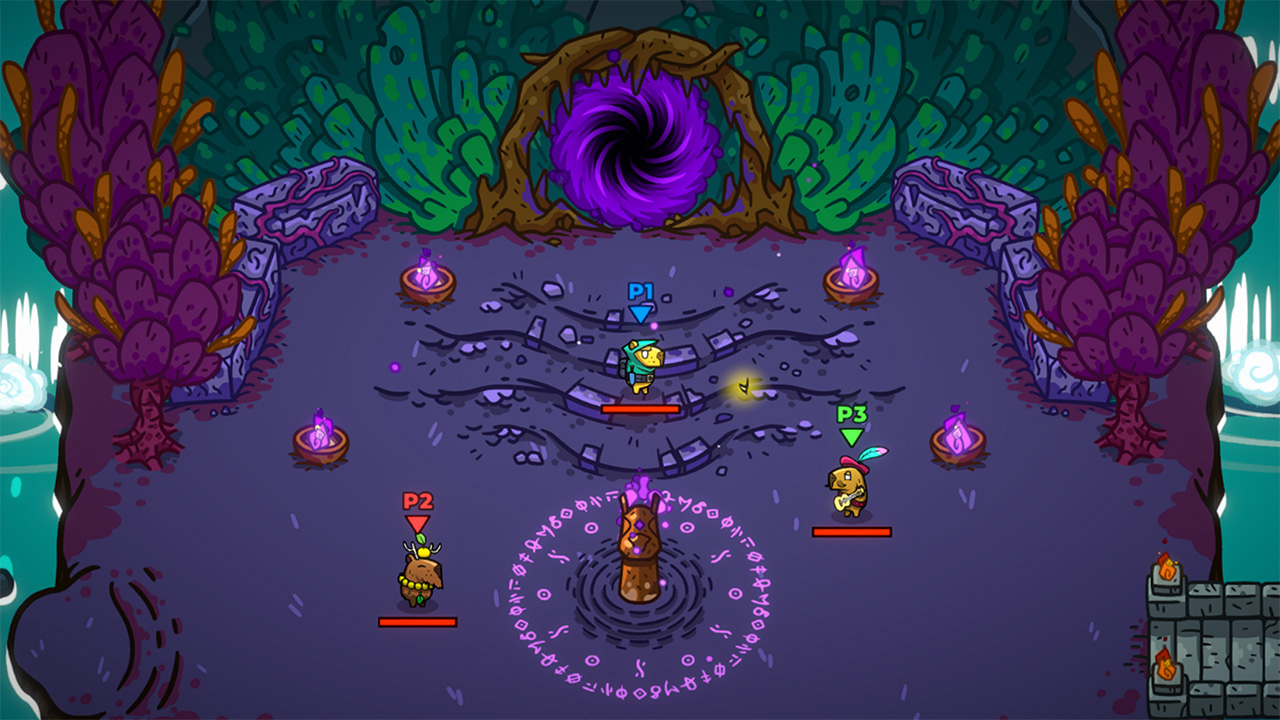The image size is (1280, 720).
Task: Click the blue P1 indicator arrow
Action: pos(640,315)
